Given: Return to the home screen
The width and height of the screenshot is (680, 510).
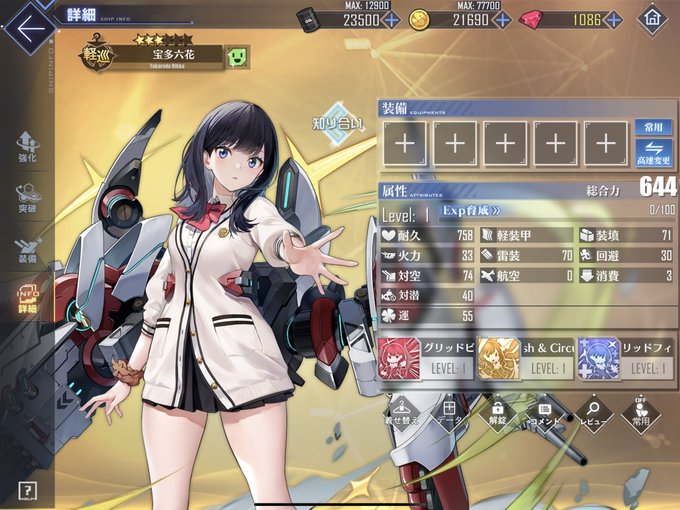Looking at the screenshot, I should 653,18.
